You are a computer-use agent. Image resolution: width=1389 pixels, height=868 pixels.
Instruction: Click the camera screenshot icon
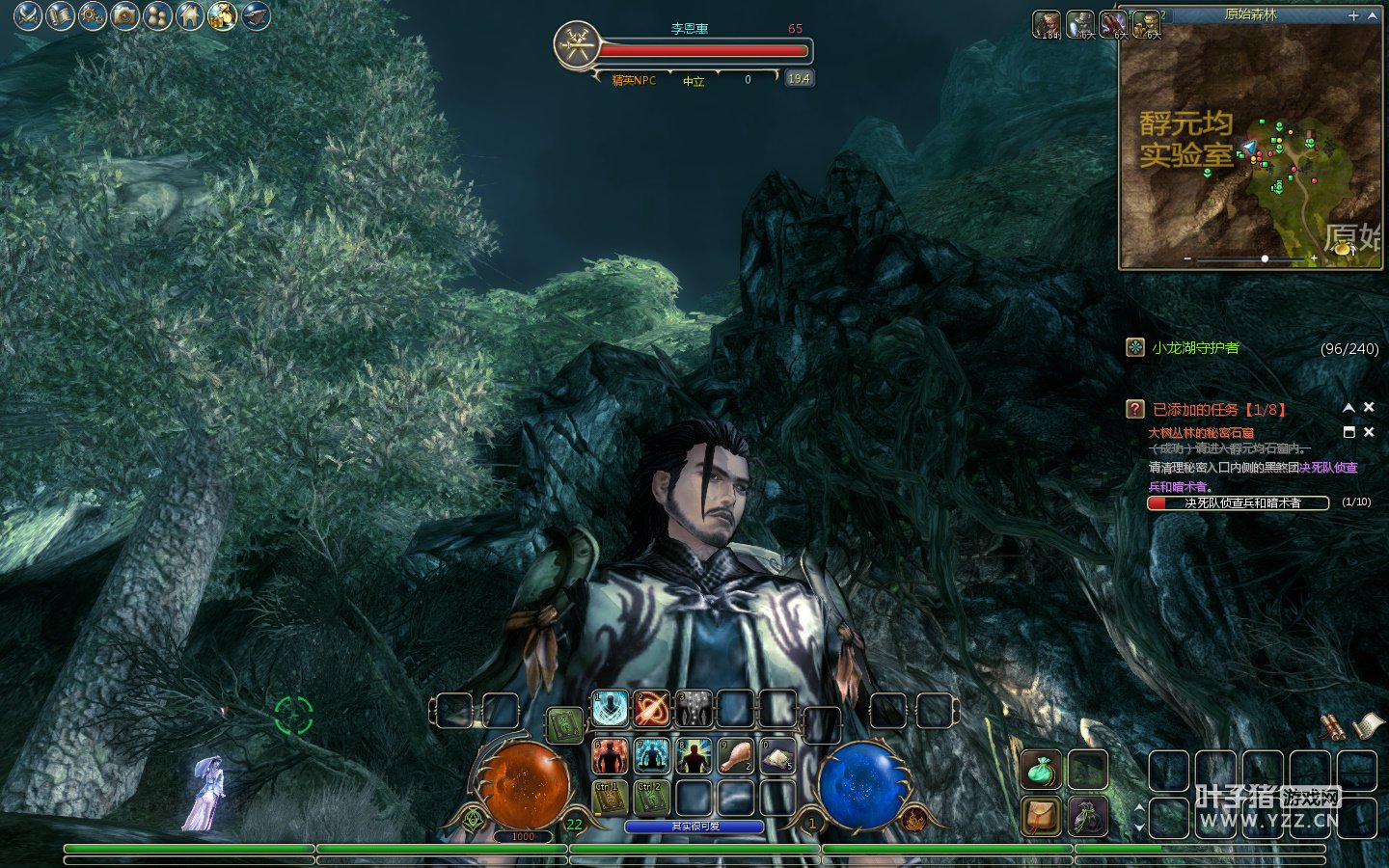click(125, 15)
